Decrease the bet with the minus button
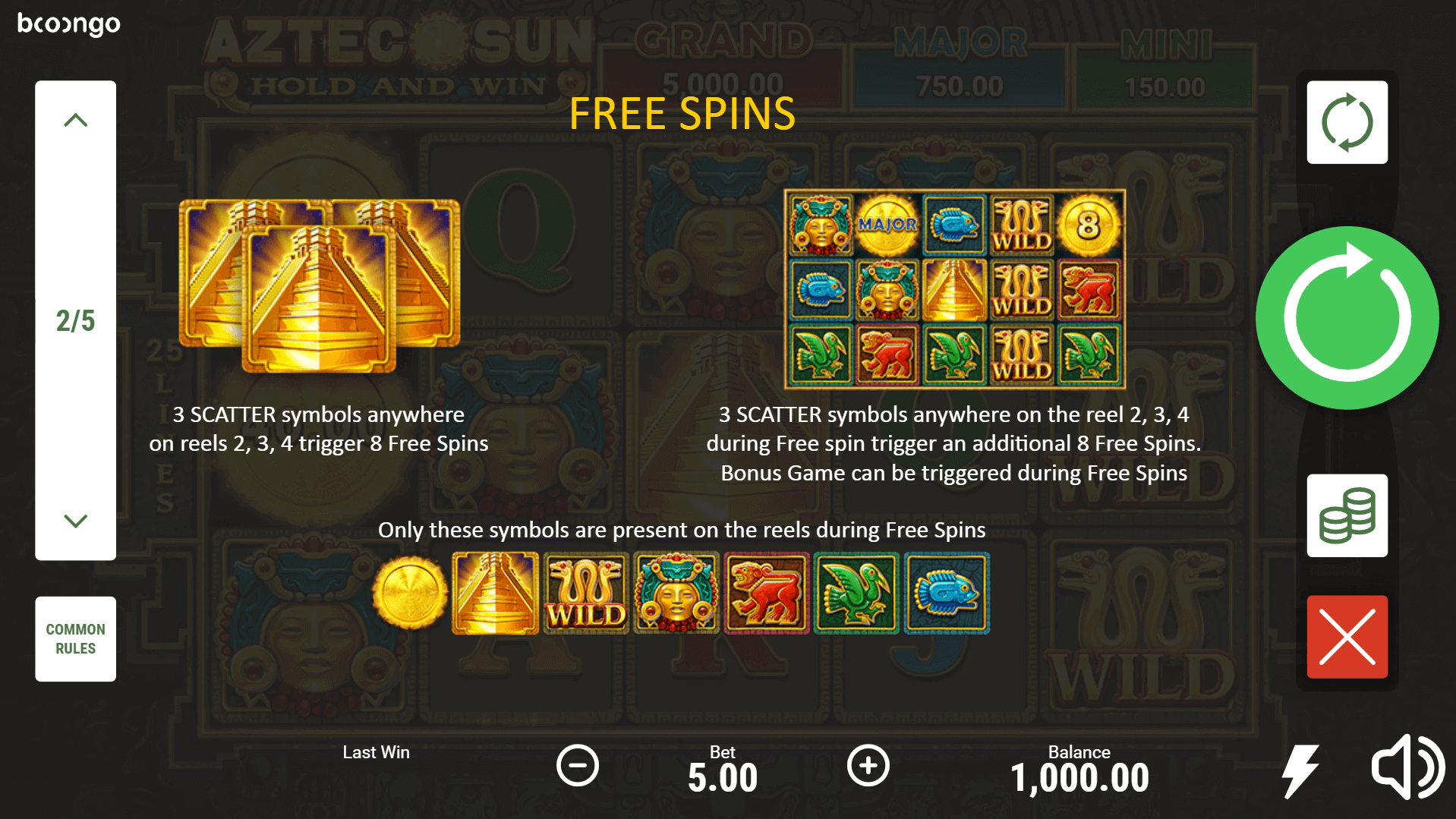This screenshot has width=1456, height=819. pyautogui.click(x=578, y=765)
